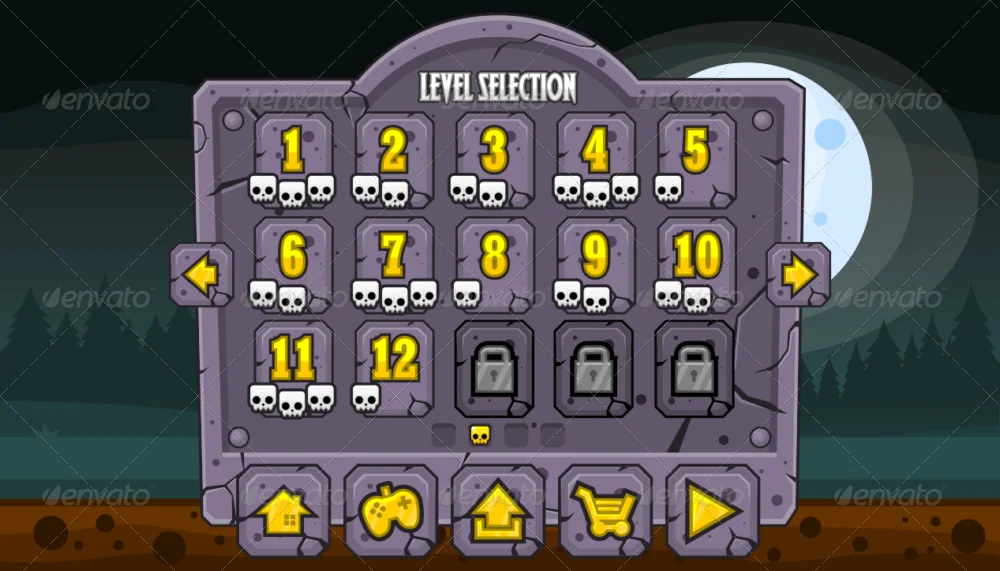Go to previous page with left arrow
1000x571 pixels.
[x=202, y=275]
